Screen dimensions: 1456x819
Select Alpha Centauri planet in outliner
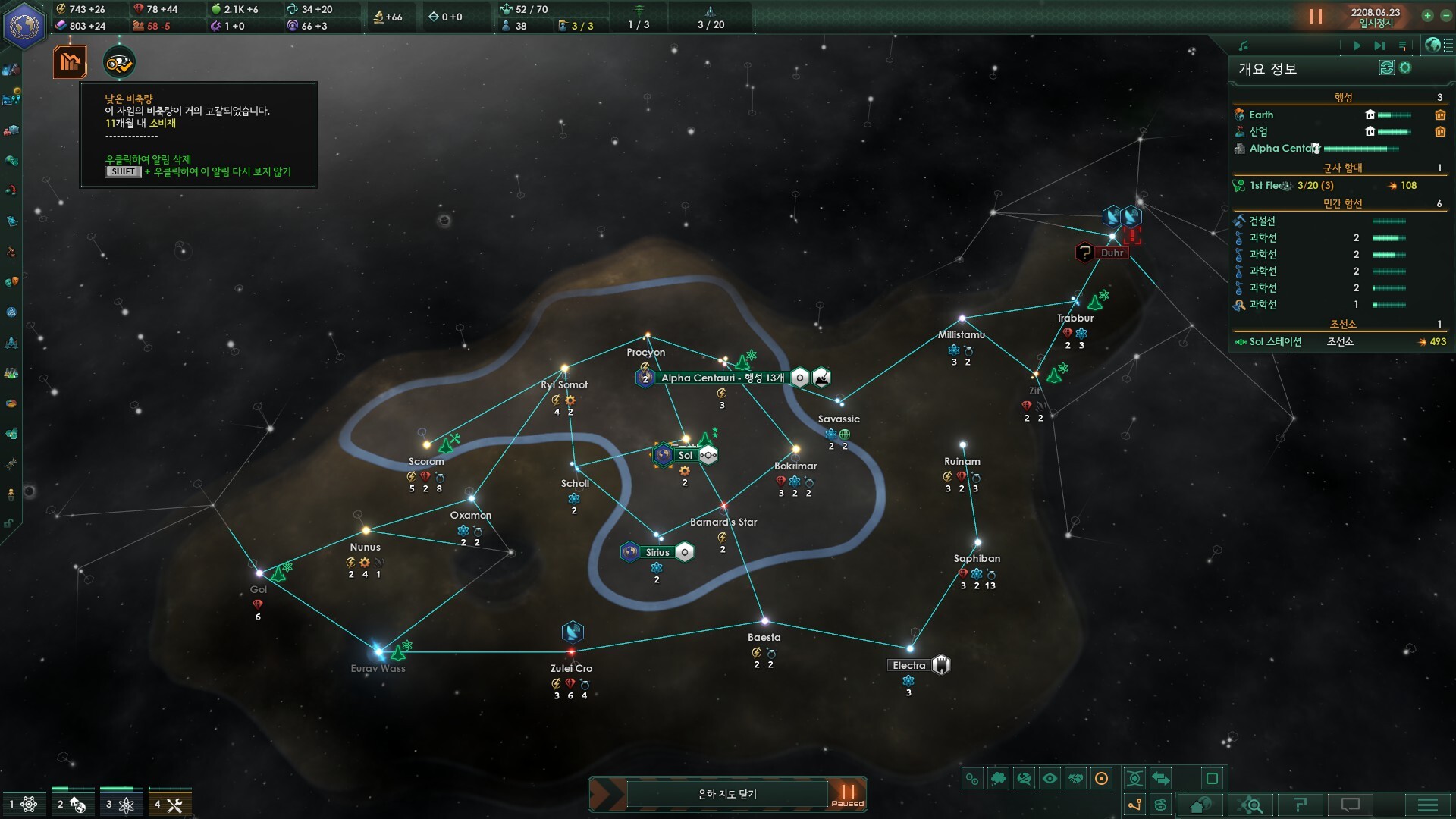[1282, 149]
